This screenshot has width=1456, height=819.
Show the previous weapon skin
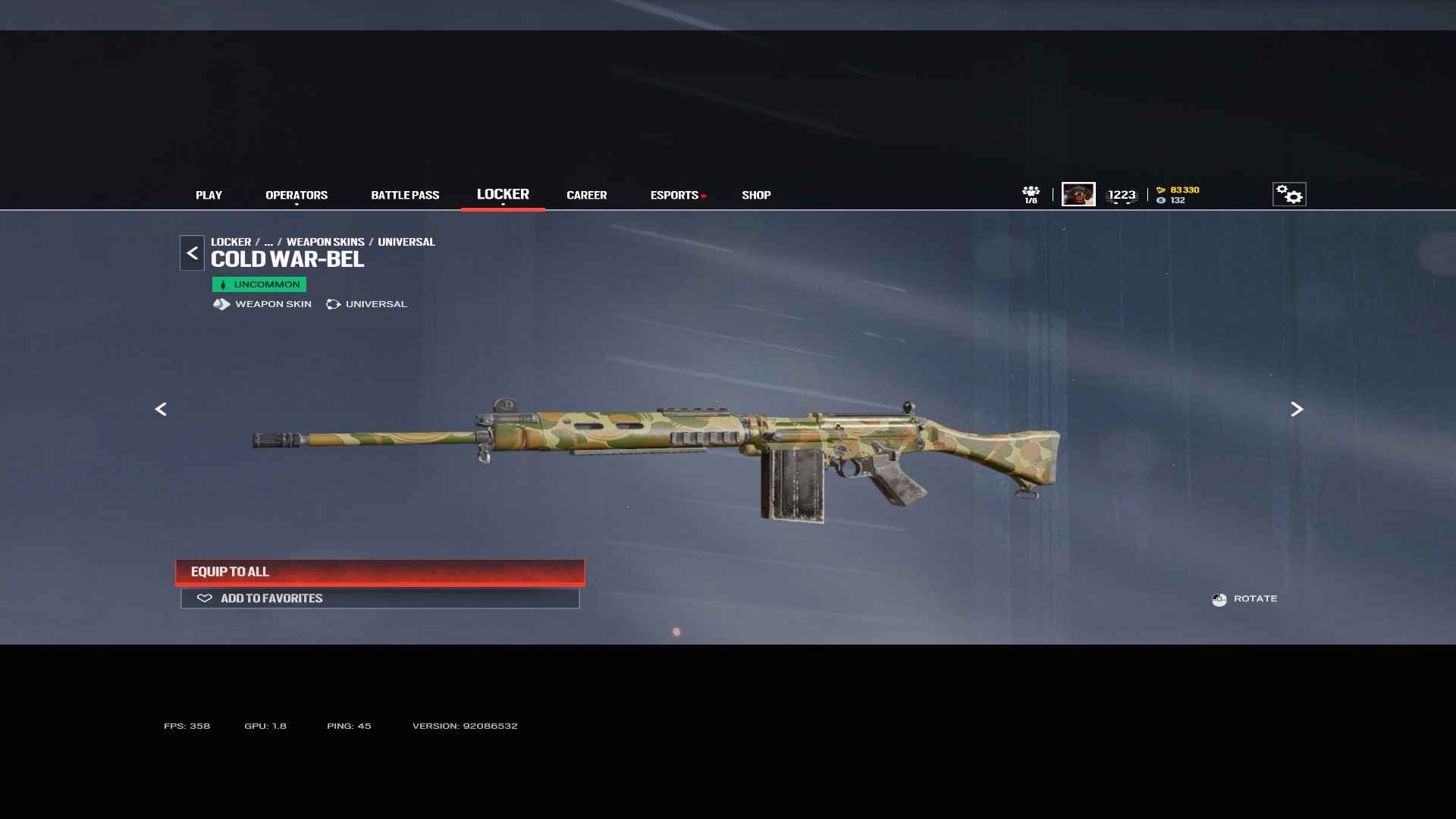(x=161, y=409)
